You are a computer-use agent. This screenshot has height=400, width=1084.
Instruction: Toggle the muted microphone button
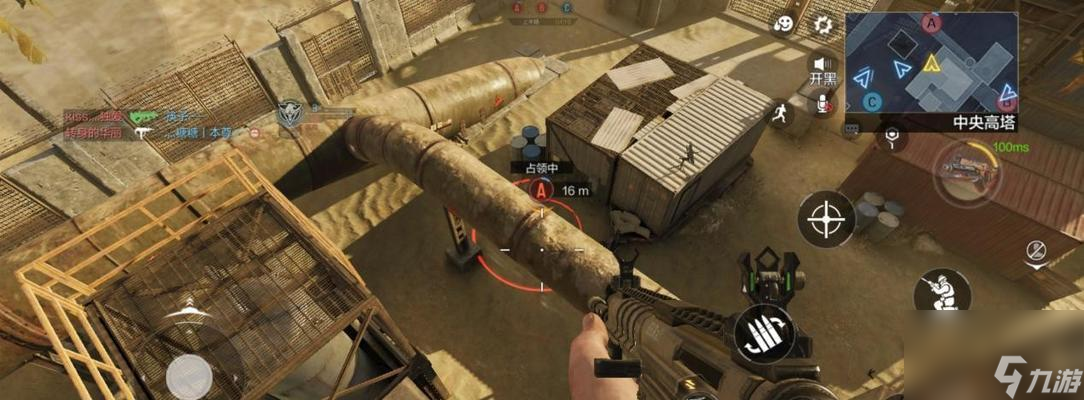click(824, 103)
